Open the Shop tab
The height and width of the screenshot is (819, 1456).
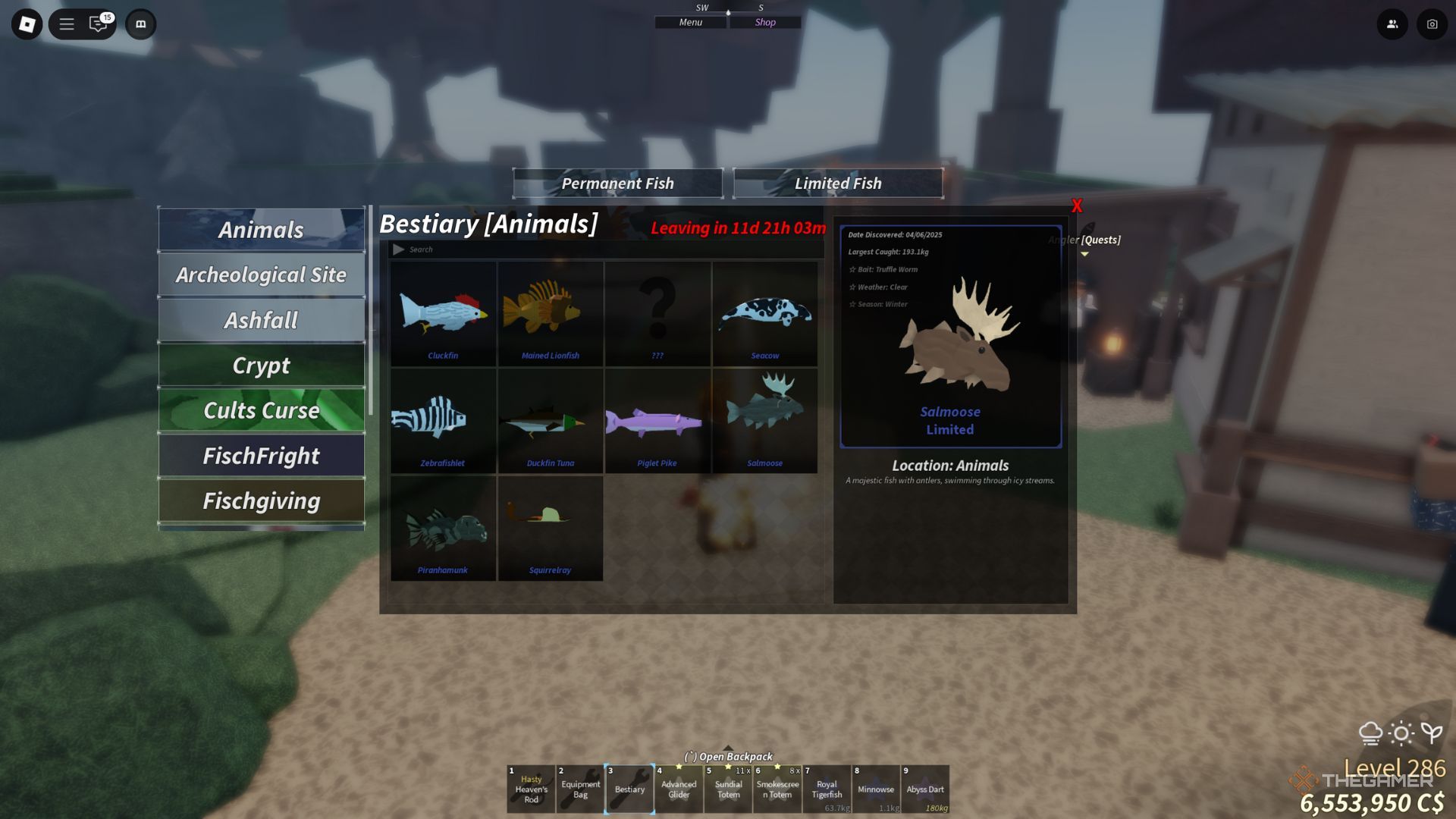point(764,22)
